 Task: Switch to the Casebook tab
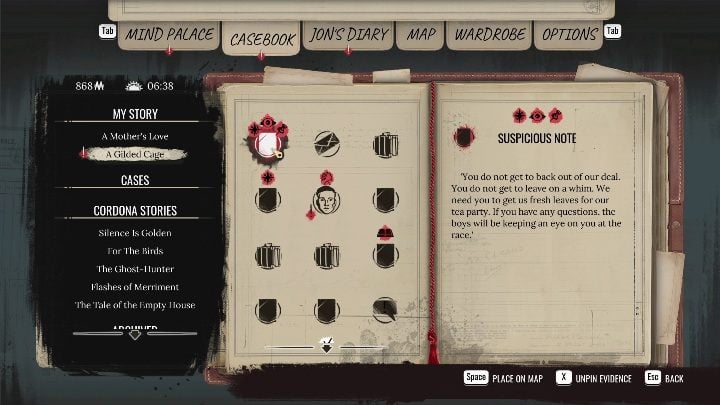[261, 39]
